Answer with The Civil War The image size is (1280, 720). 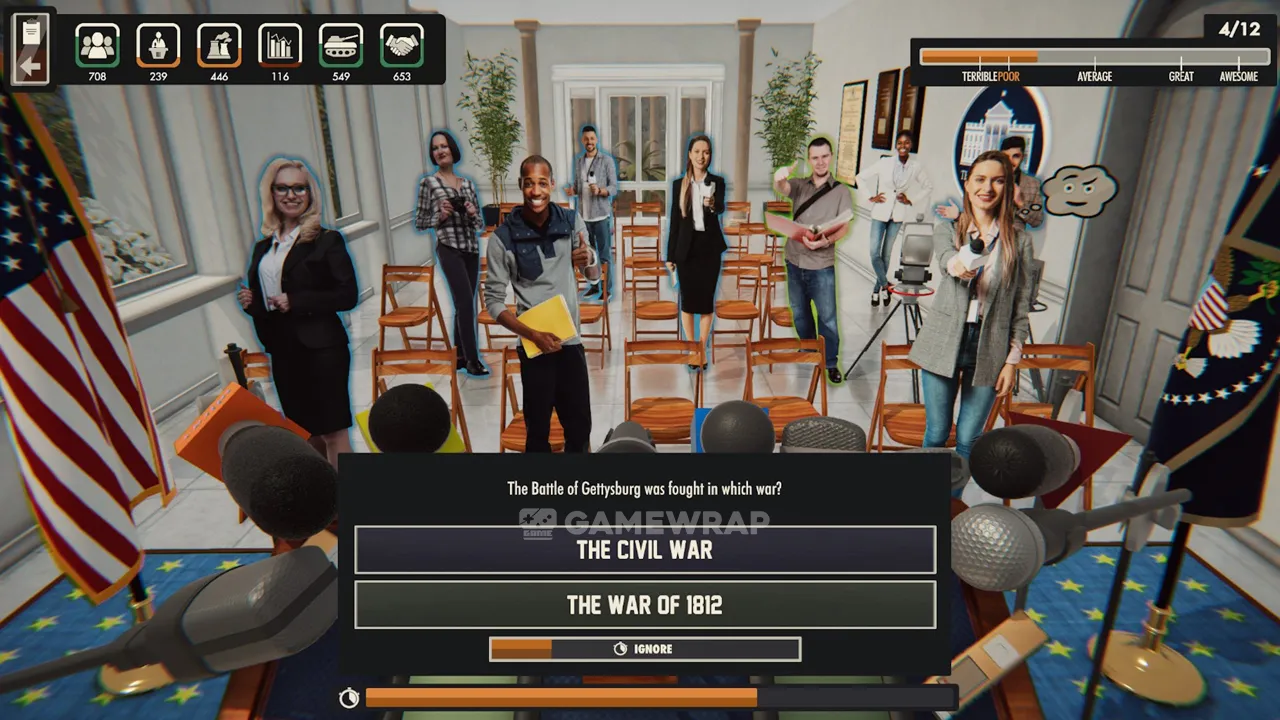pos(645,550)
